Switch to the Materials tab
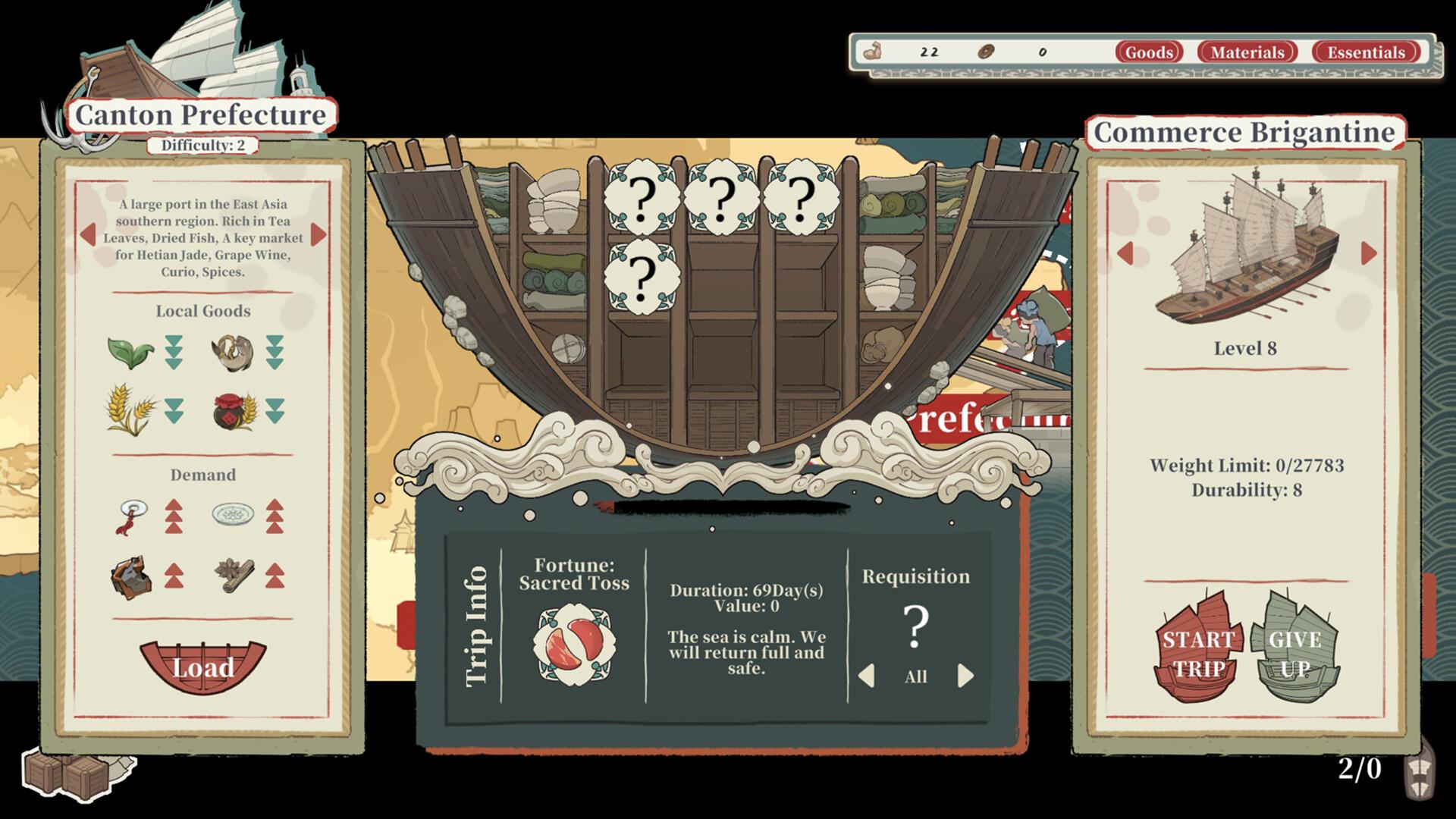This screenshot has height=819, width=1456. pos(1248,52)
